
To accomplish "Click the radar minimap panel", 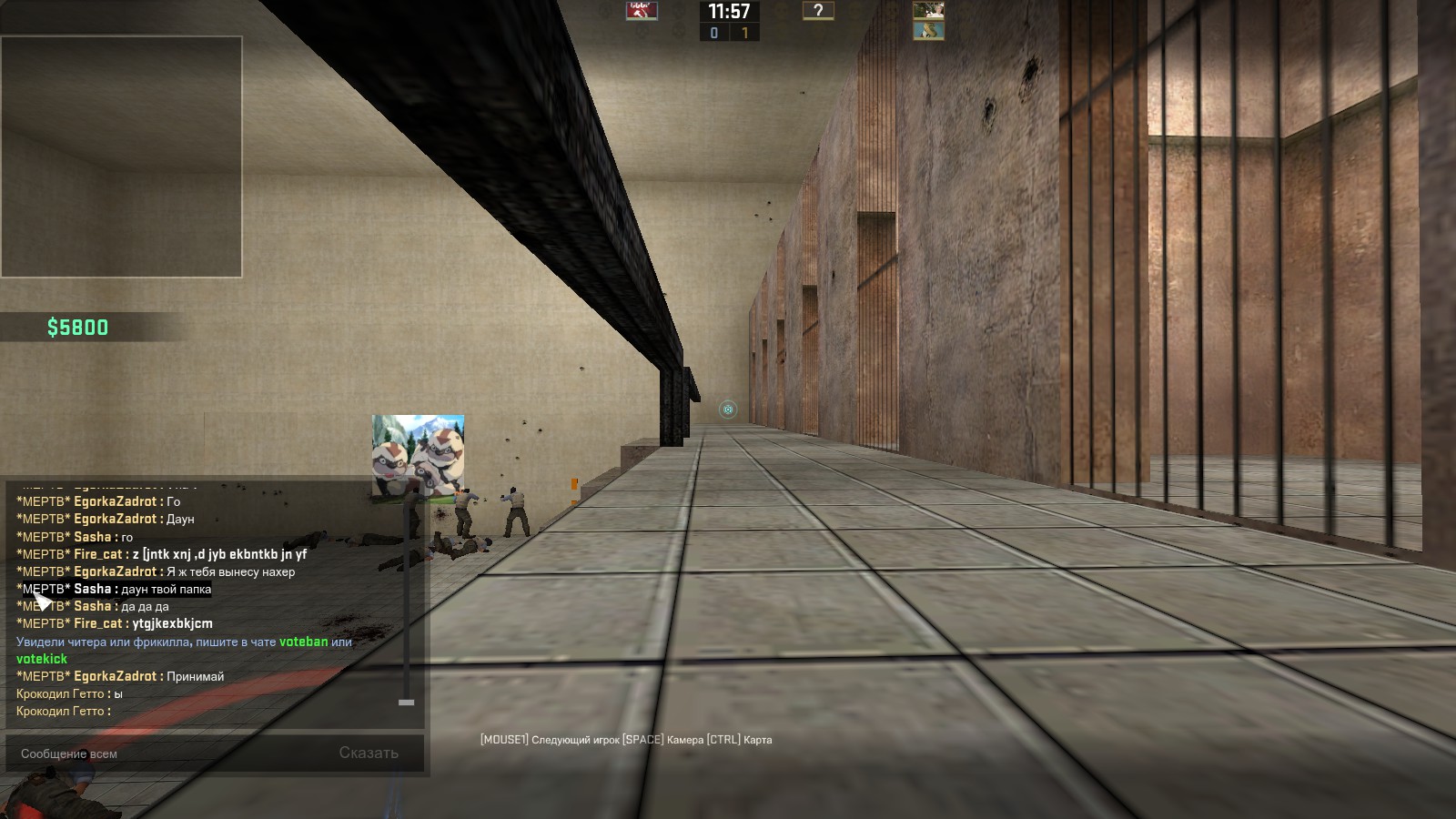I will tap(121, 157).
